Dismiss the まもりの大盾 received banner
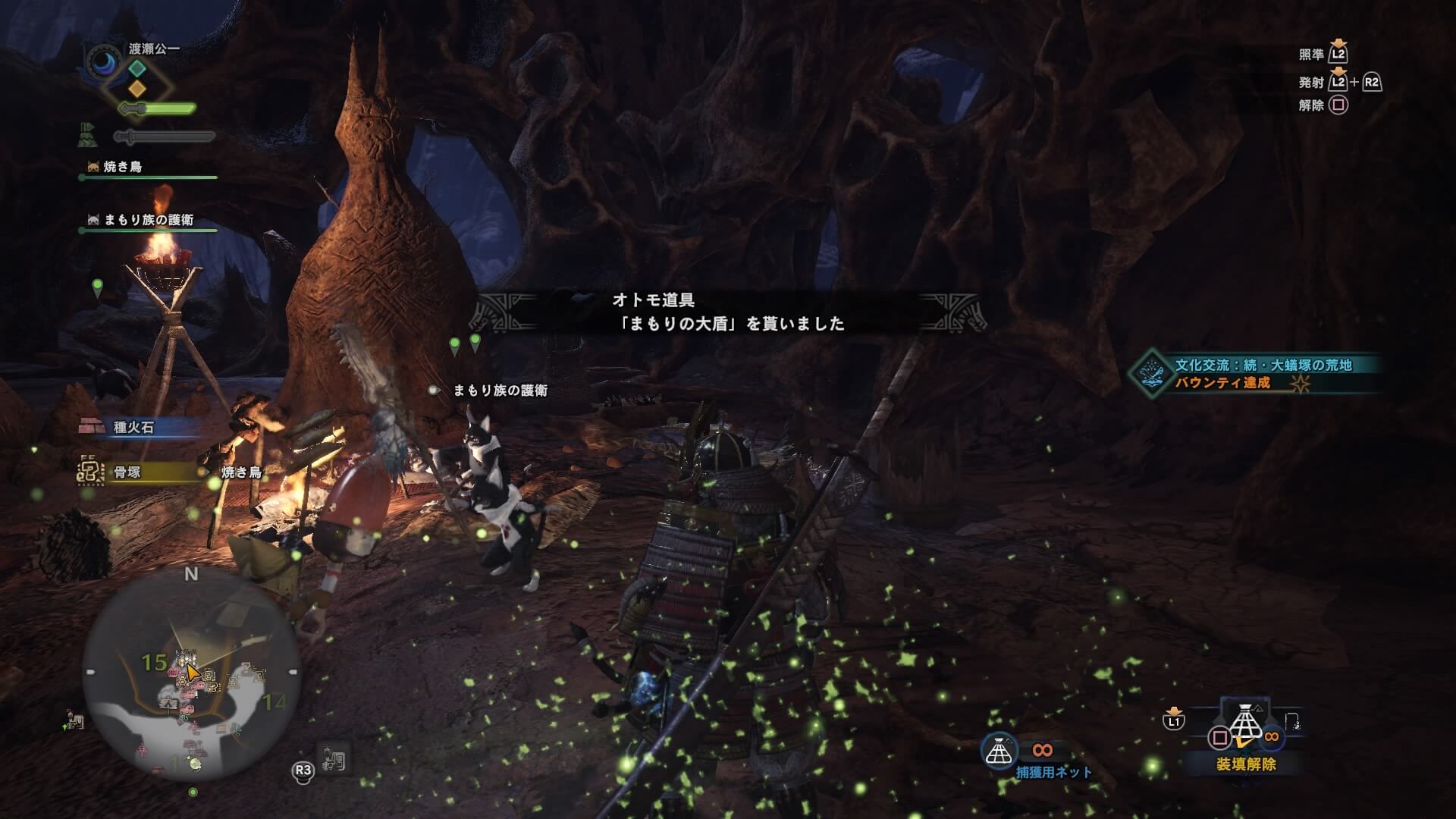 point(728,312)
